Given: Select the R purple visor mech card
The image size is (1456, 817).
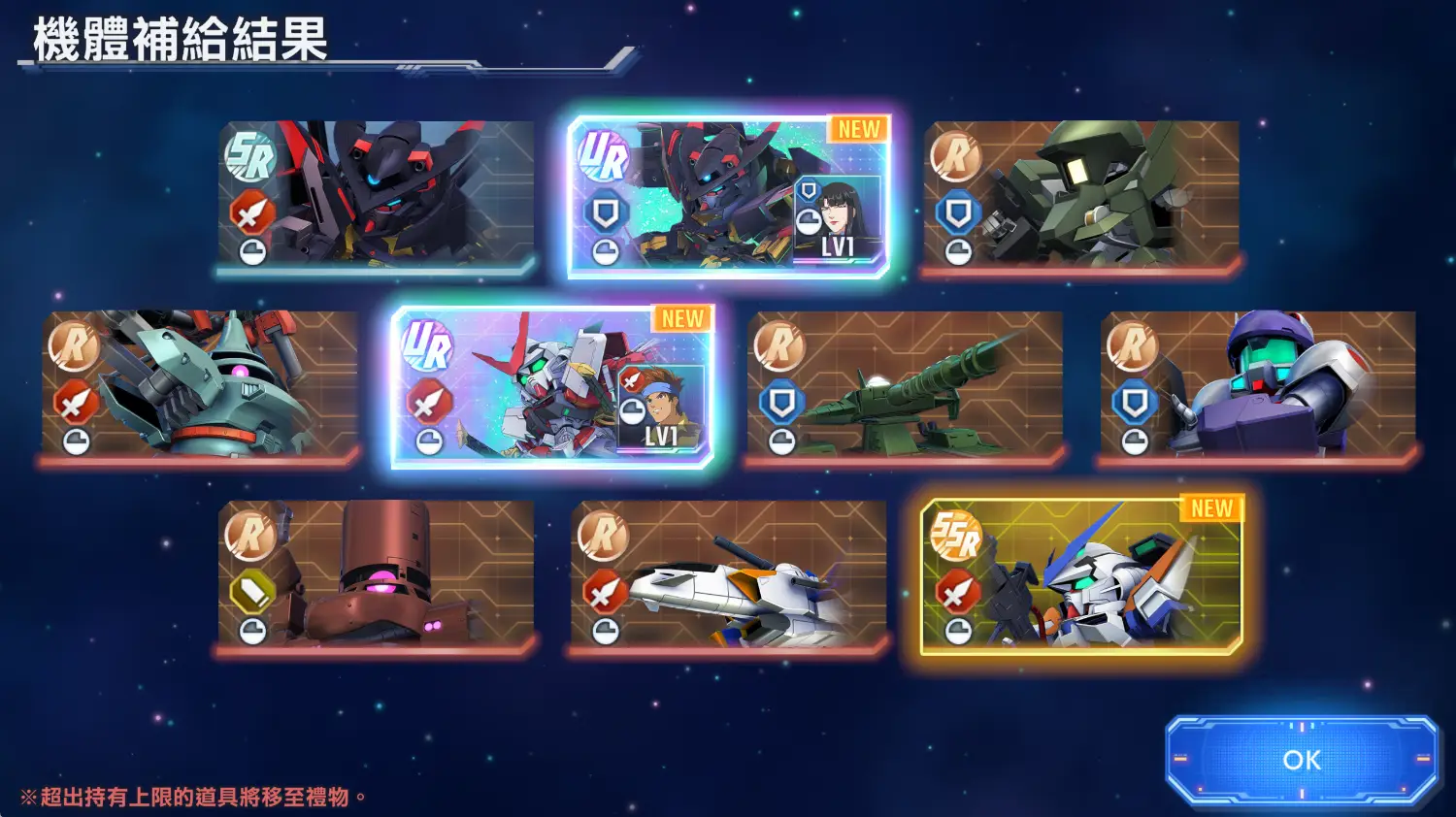Looking at the screenshot, I should 1258,385.
